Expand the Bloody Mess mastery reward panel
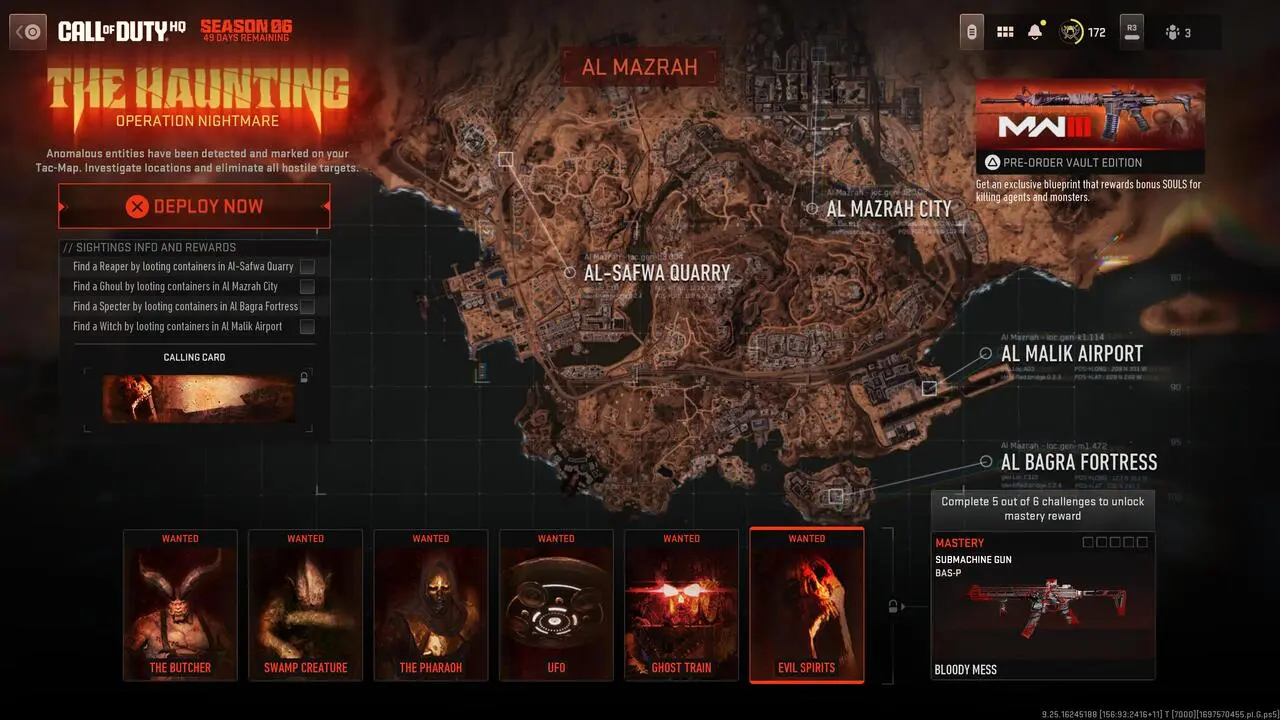Screen dimensions: 1280x720 pos(1042,605)
